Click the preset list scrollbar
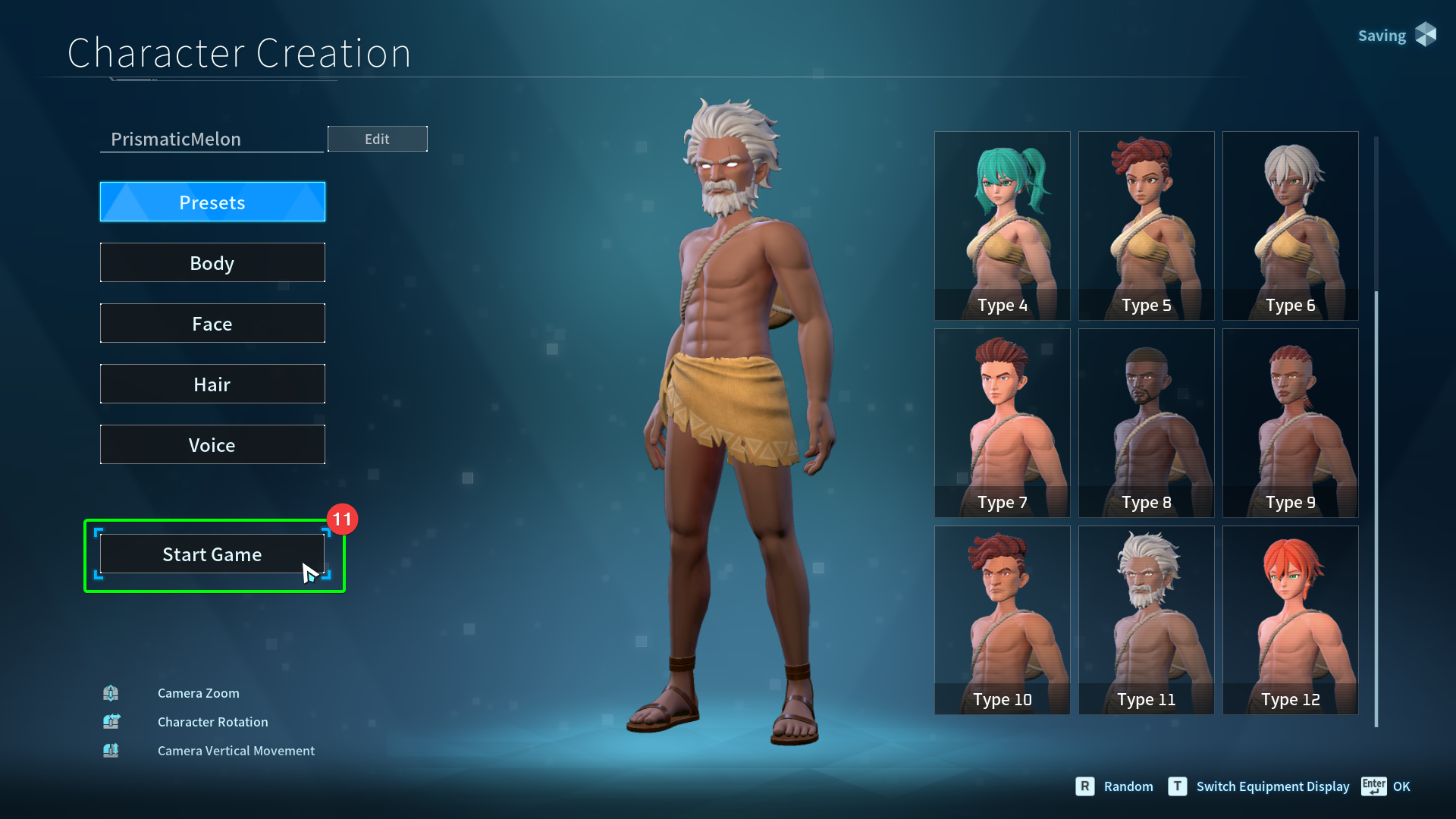Image resolution: width=1456 pixels, height=819 pixels. click(1376, 508)
